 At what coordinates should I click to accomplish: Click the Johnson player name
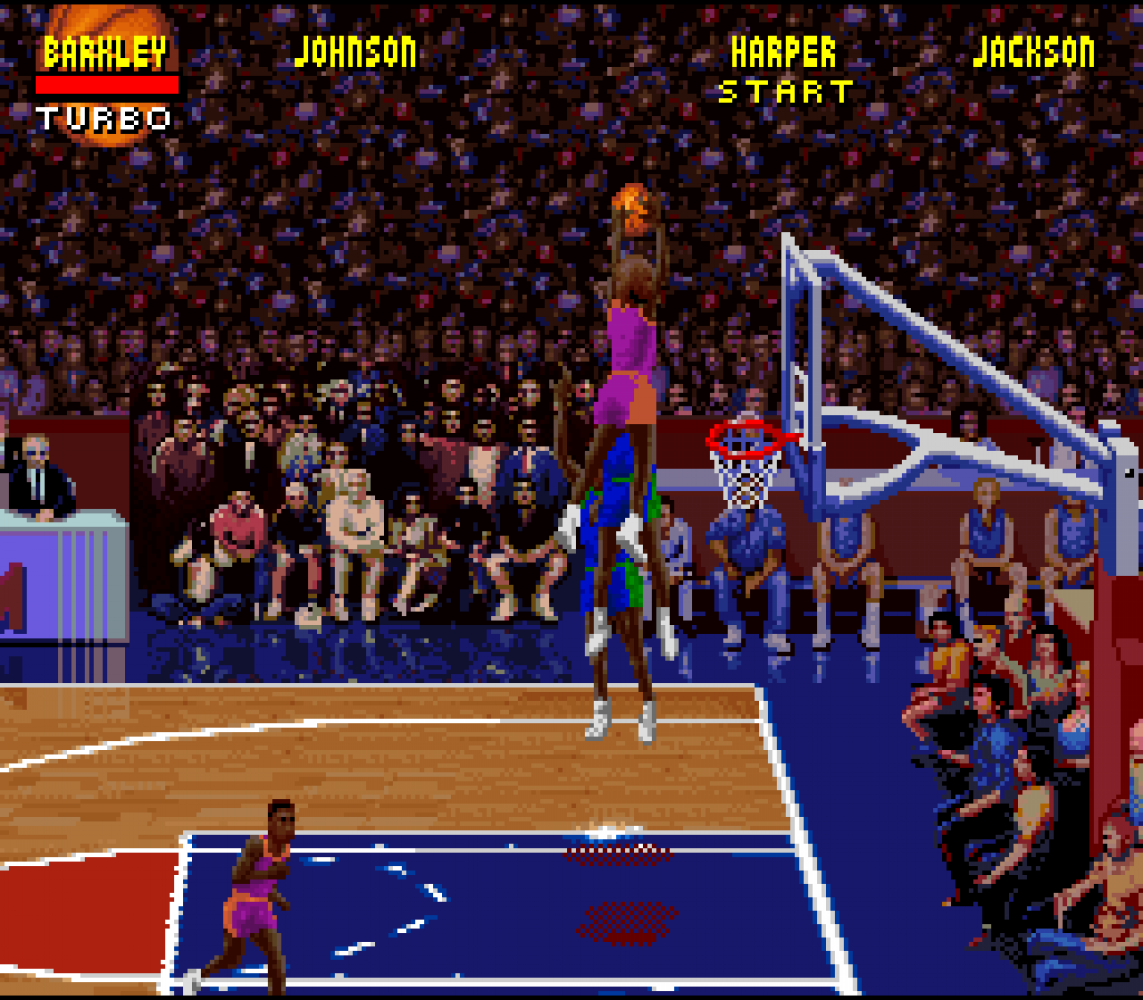(x=356, y=52)
